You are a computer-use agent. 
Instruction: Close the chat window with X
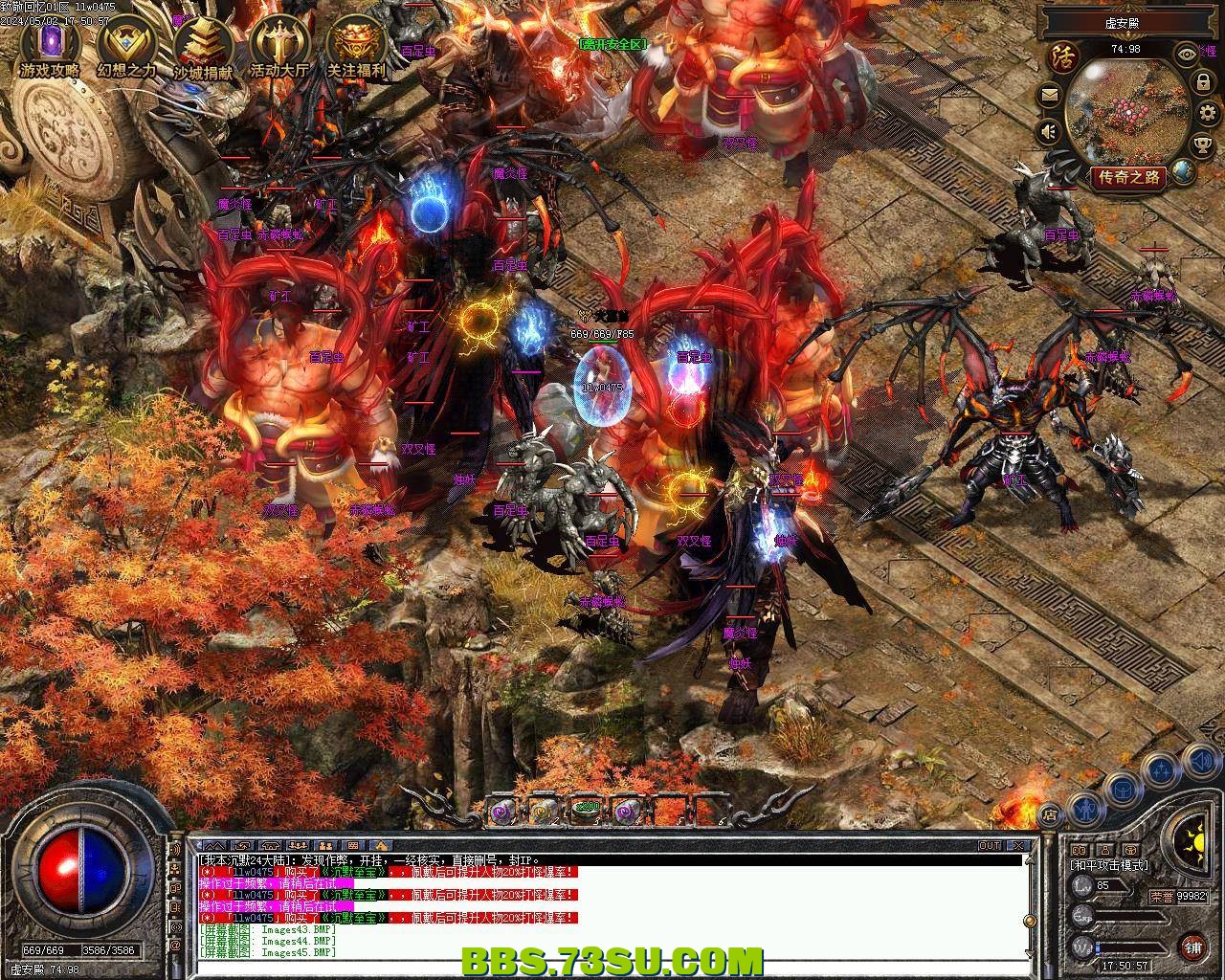coord(1020,846)
